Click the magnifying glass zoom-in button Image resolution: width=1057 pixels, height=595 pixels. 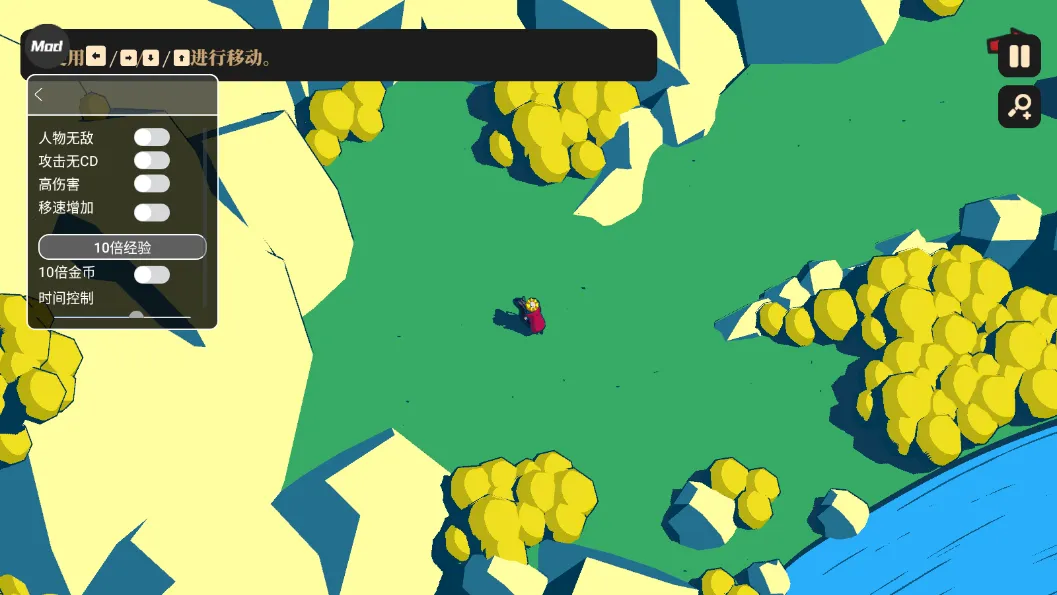click(1019, 106)
